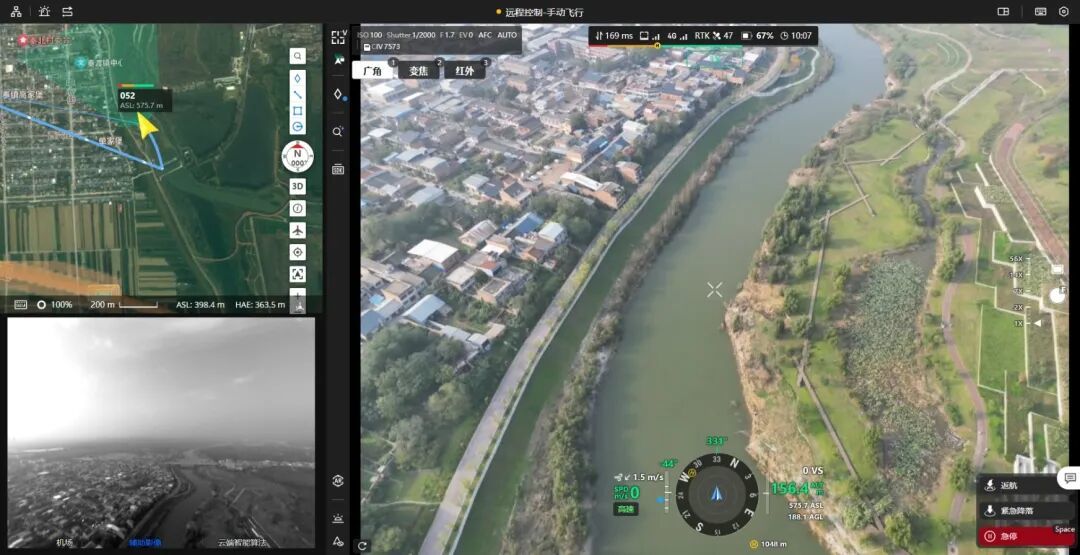Screen dimensions: 1080x555
Task: Toggle the map 3D view button
Action: pos(298,186)
